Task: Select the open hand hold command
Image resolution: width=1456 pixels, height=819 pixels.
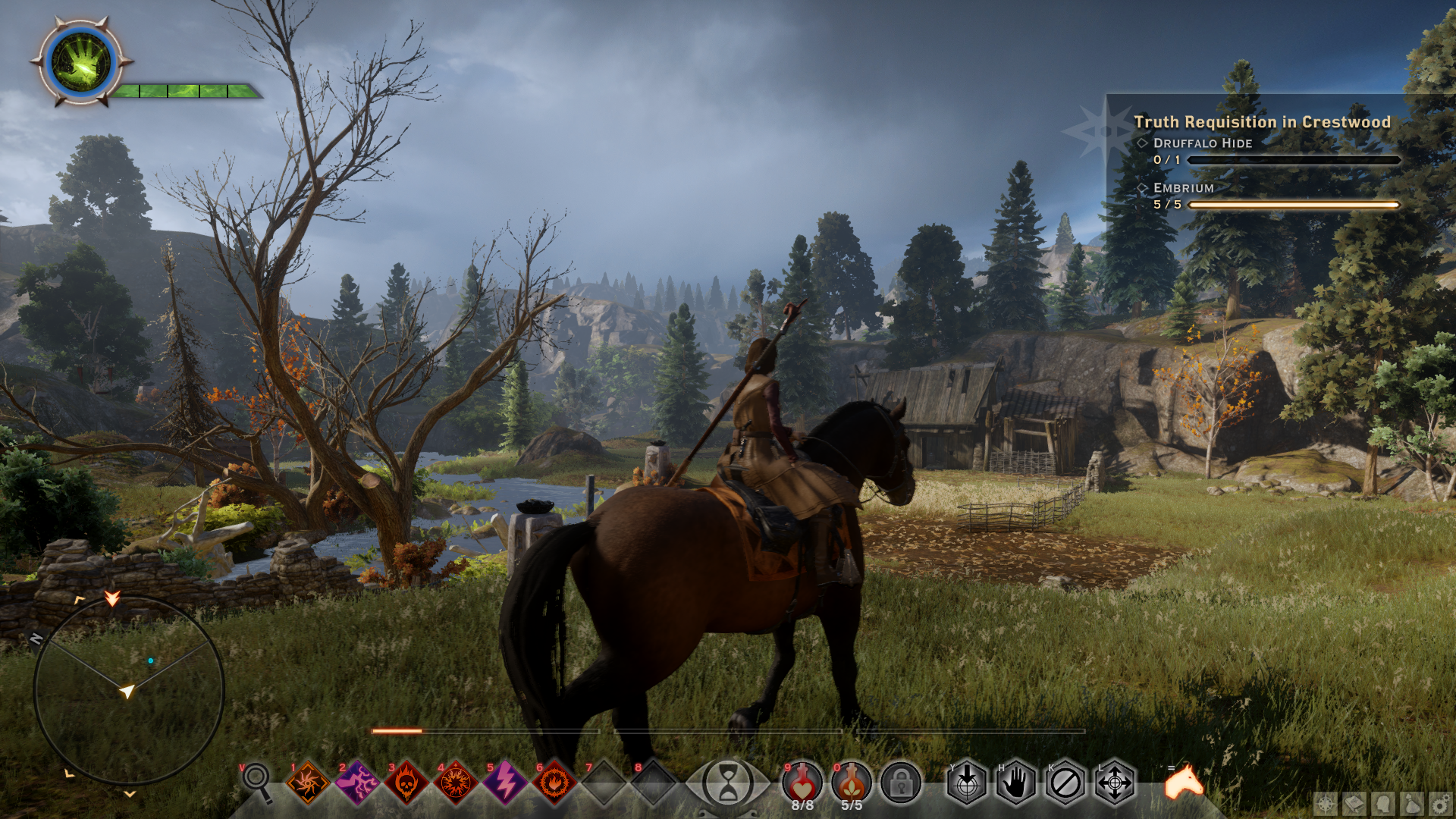Action: pyautogui.click(x=1016, y=783)
